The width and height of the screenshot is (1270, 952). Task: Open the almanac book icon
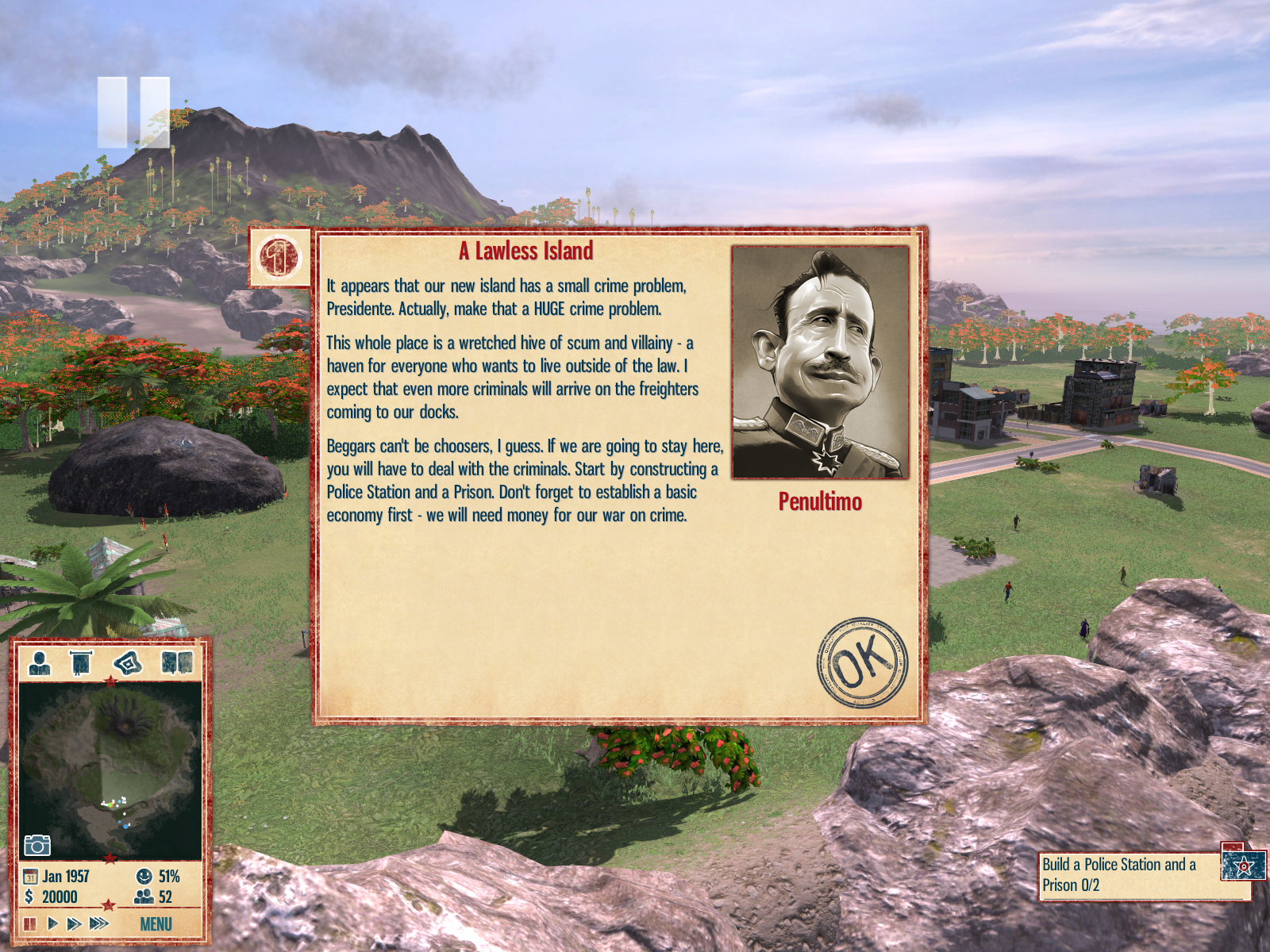177,662
